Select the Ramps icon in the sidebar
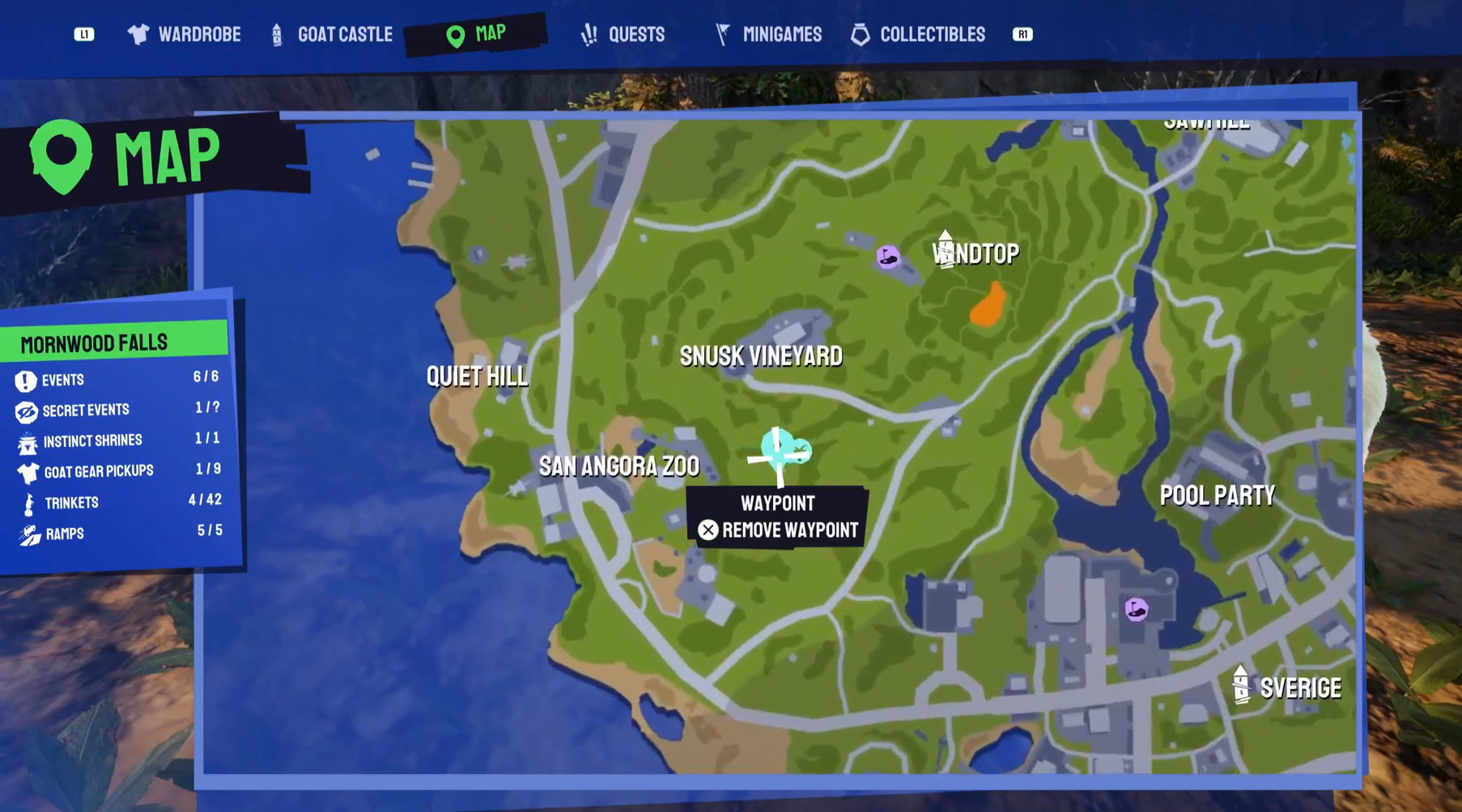This screenshot has width=1462, height=812. pyautogui.click(x=28, y=533)
